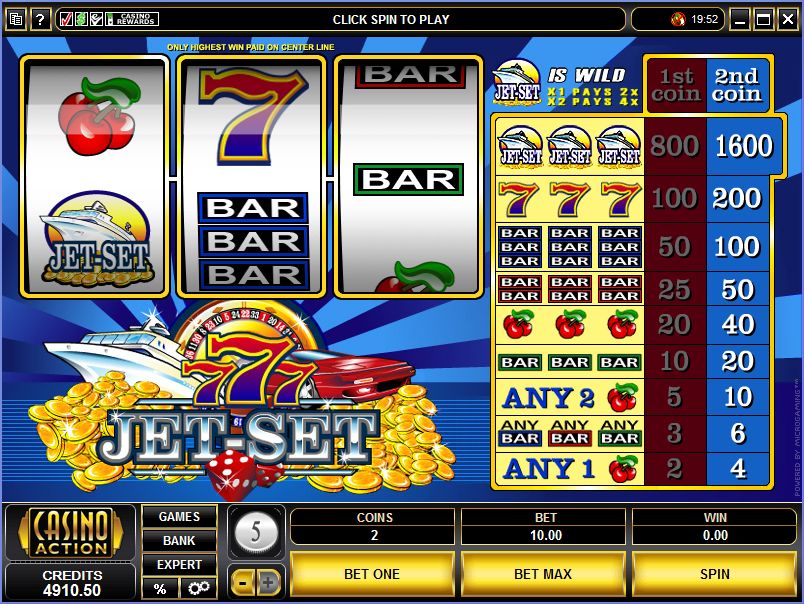Open the help question mark button
The image size is (804, 604).
(x=41, y=19)
